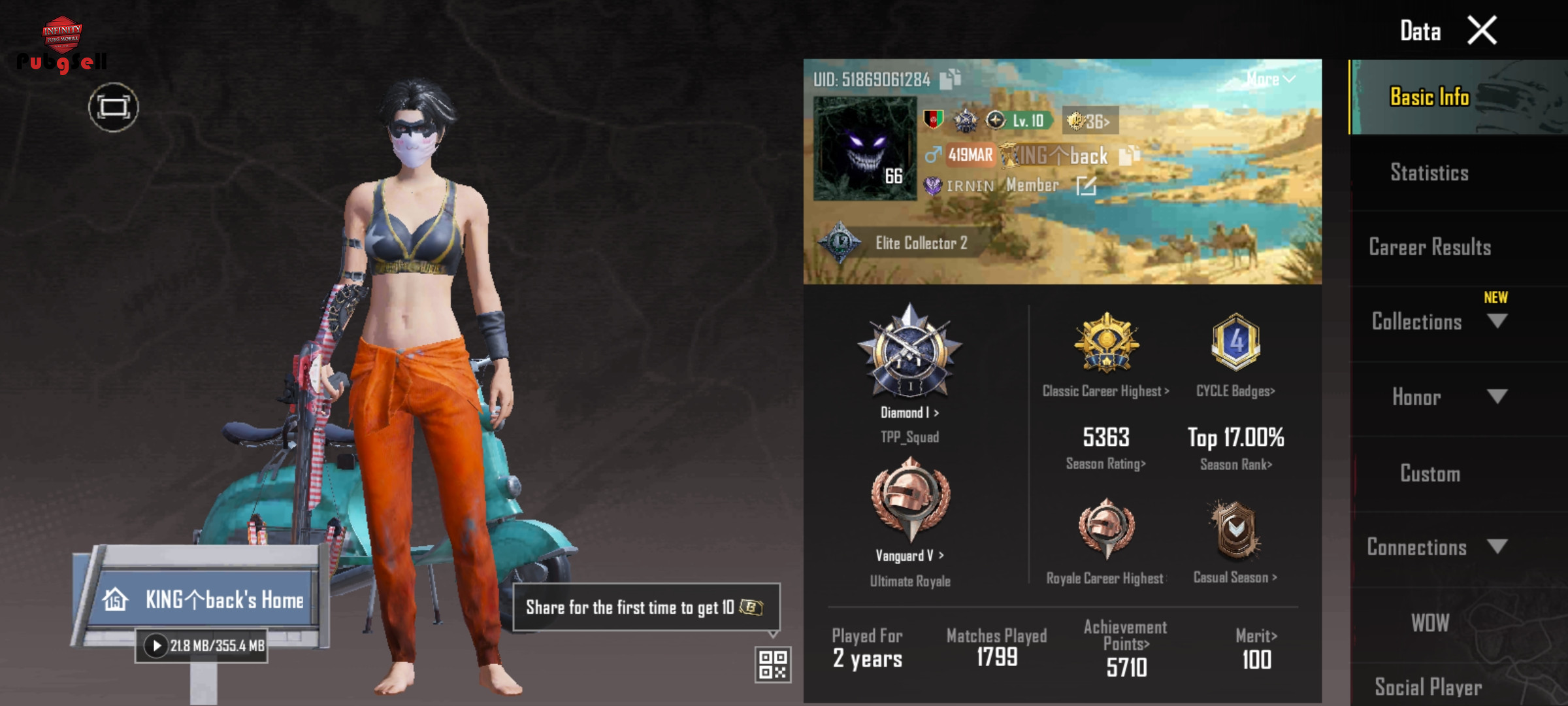Copy the player UID
The image size is (1568, 706).
(x=949, y=79)
